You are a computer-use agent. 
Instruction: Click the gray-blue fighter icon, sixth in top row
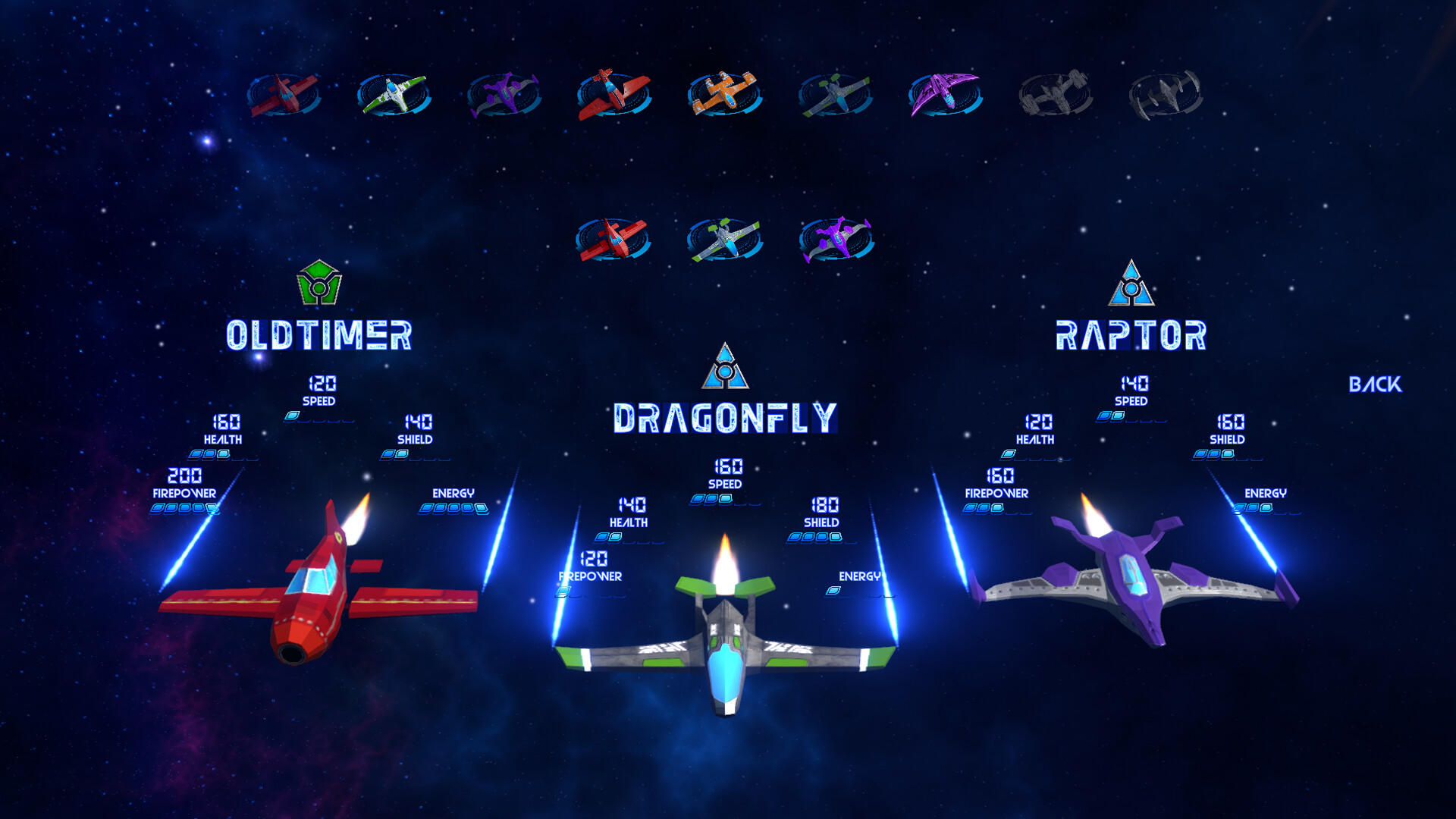833,94
